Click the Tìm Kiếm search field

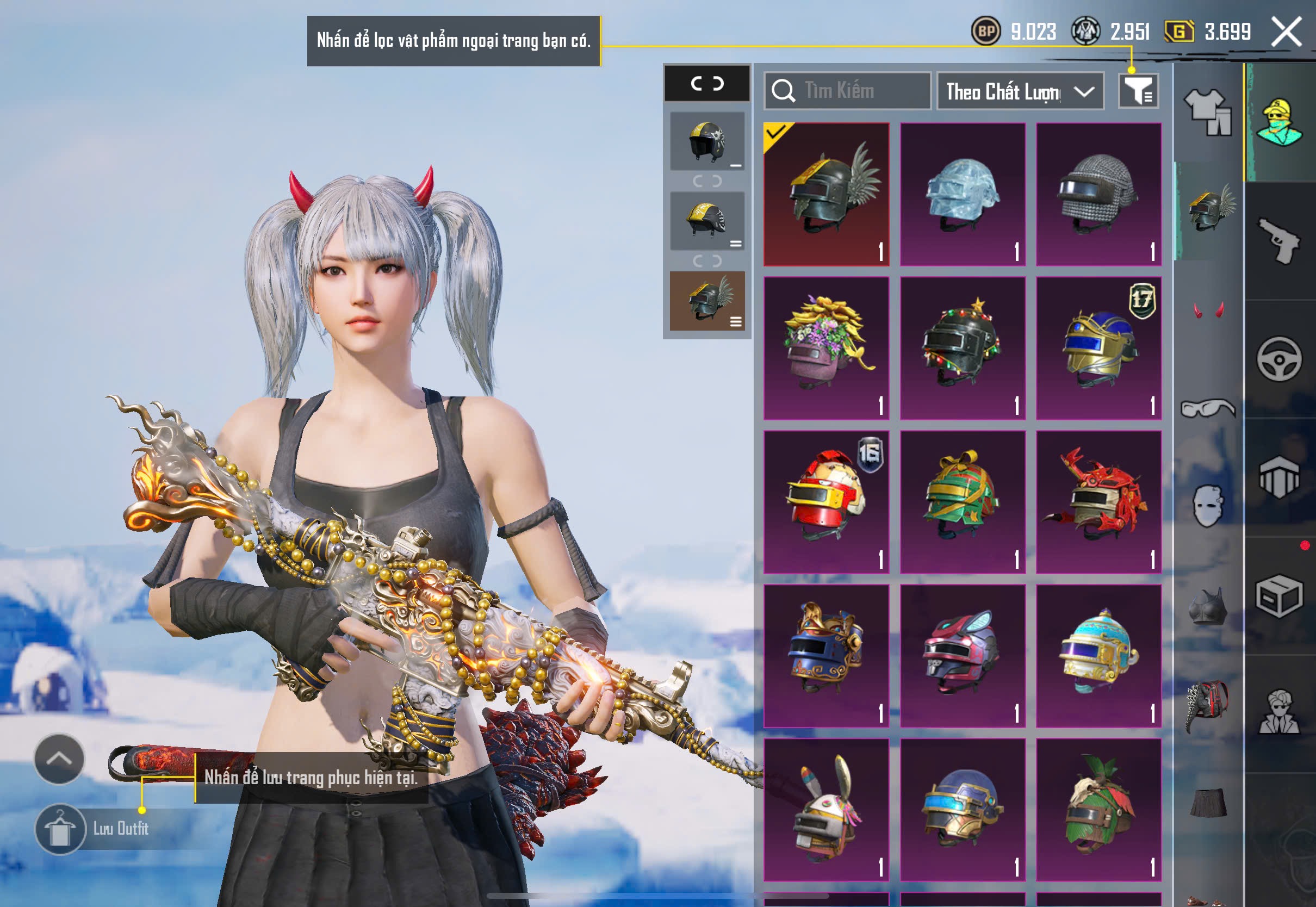[x=848, y=91]
